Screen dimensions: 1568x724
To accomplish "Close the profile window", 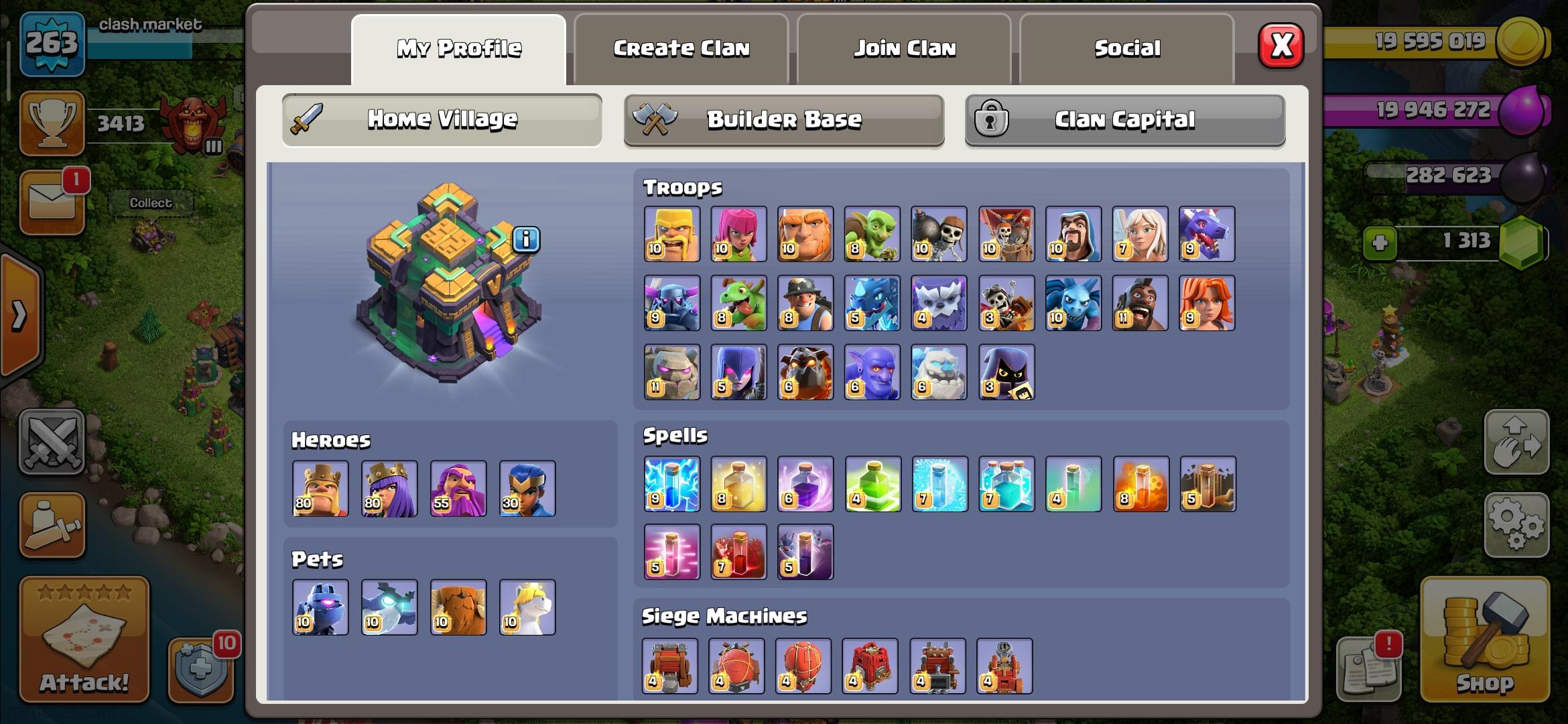I will 1281,46.
